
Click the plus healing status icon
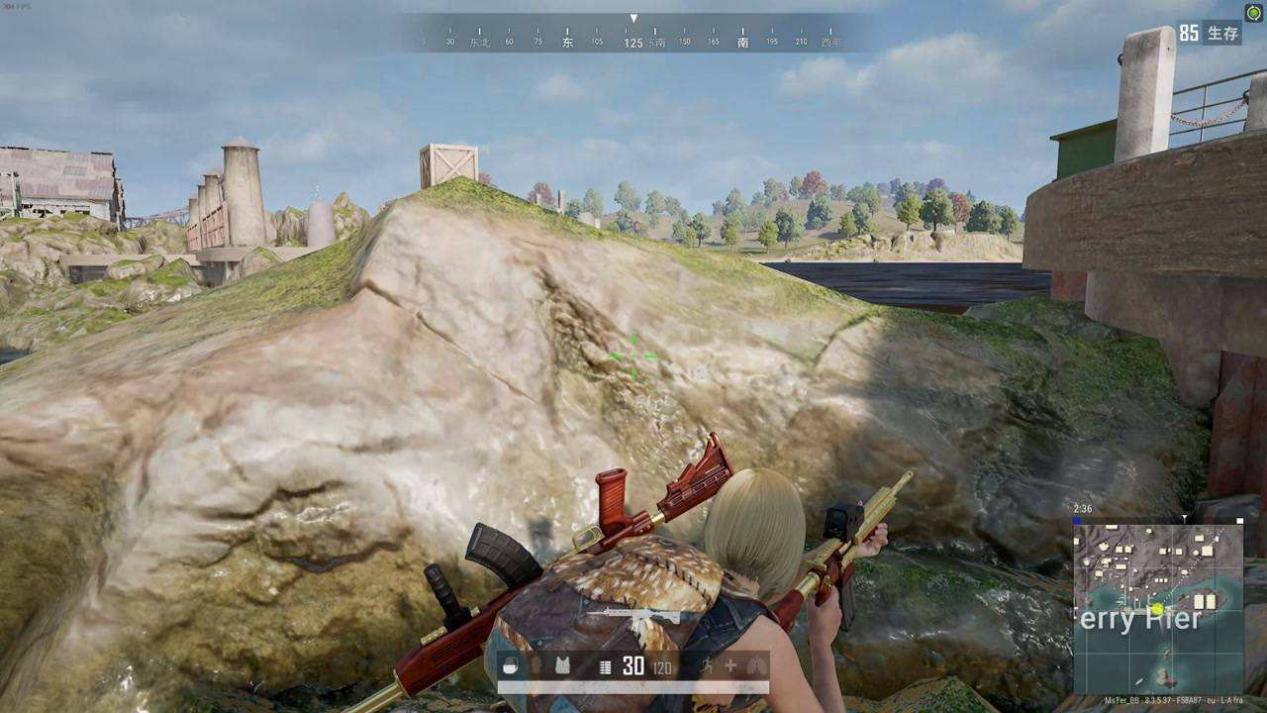click(x=731, y=666)
